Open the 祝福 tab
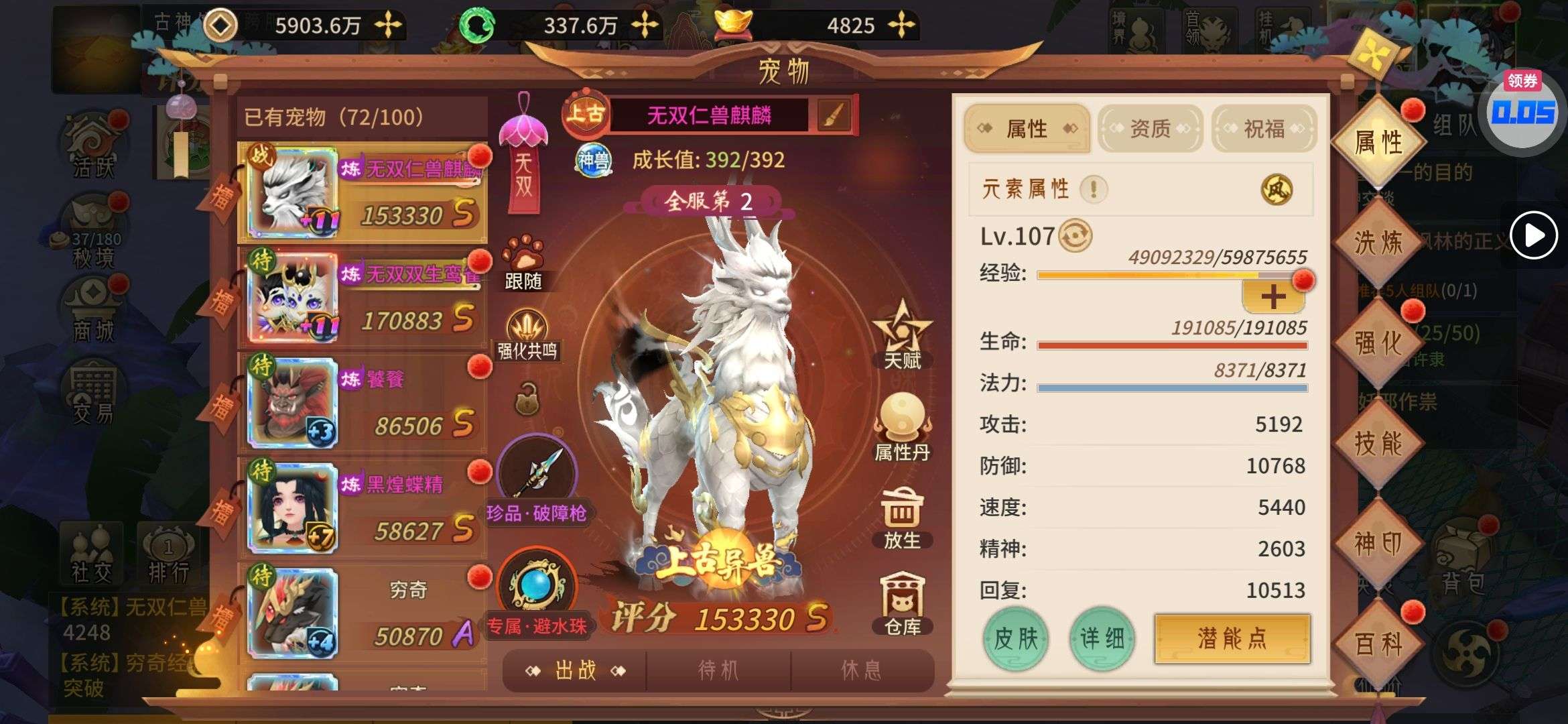1568x724 pixels. [x=1264, y=128]
